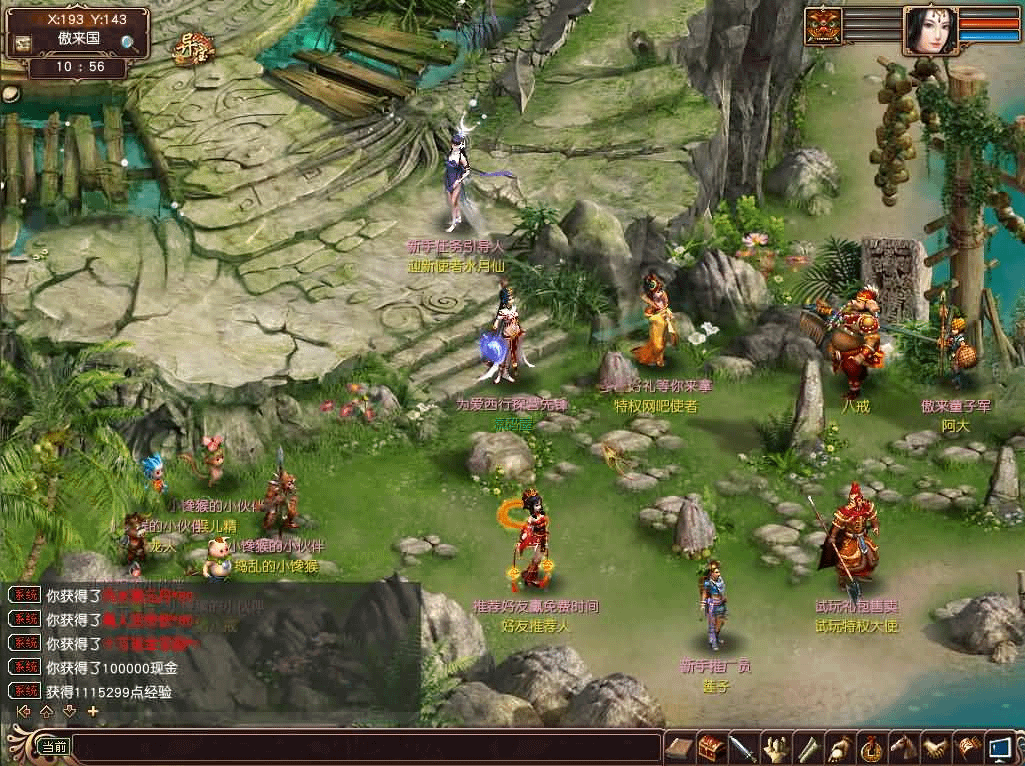Viewport: 1025px width, 766px height.
Task: Click the 异宝 treasure event icon
Action: [194, 47]
